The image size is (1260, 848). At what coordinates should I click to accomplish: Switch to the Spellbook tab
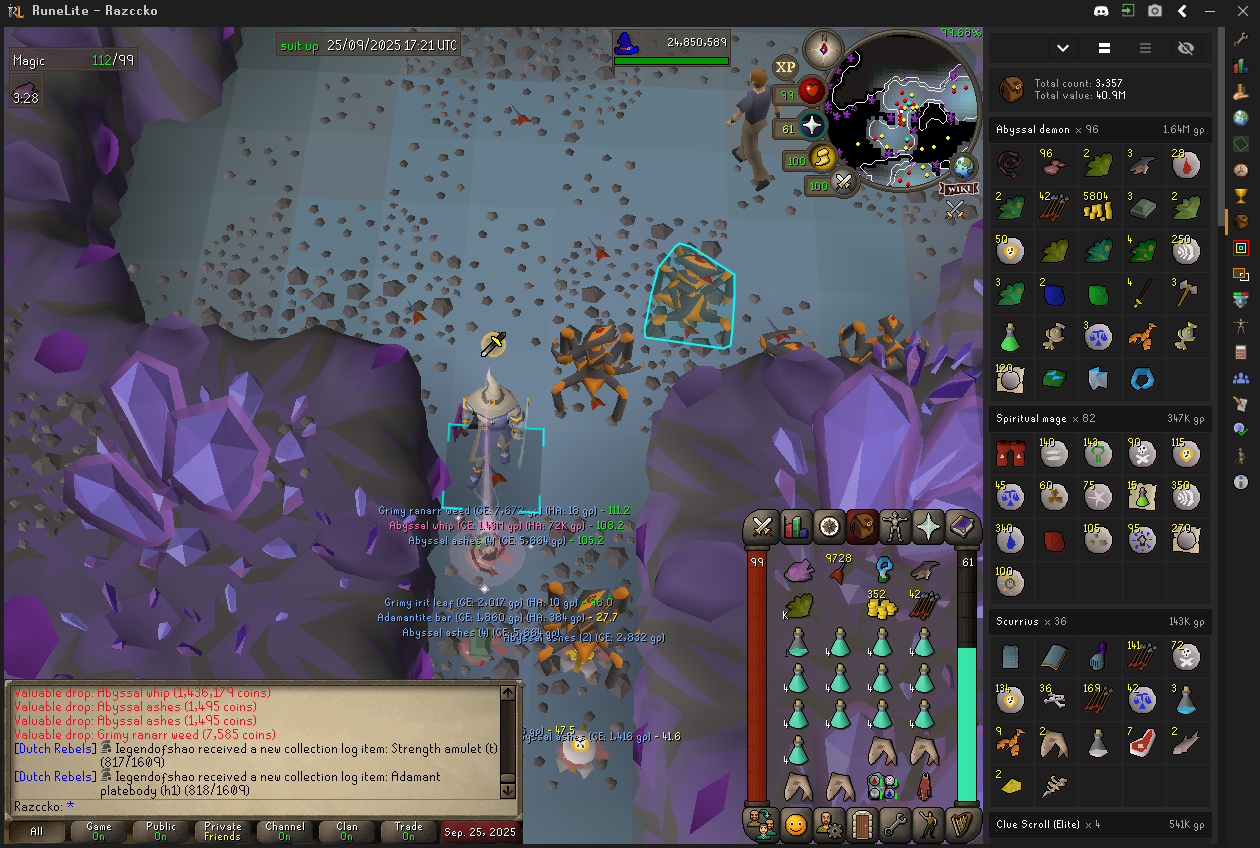tap(962, 525)
